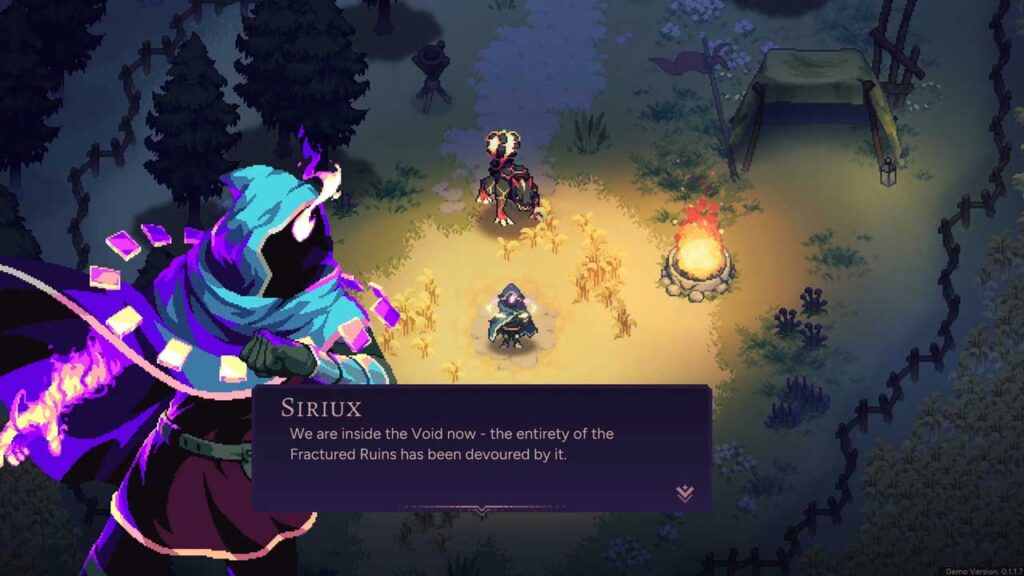Click Siriux's dialogue box to continue
1024x576 pixels.
point(481,446)
